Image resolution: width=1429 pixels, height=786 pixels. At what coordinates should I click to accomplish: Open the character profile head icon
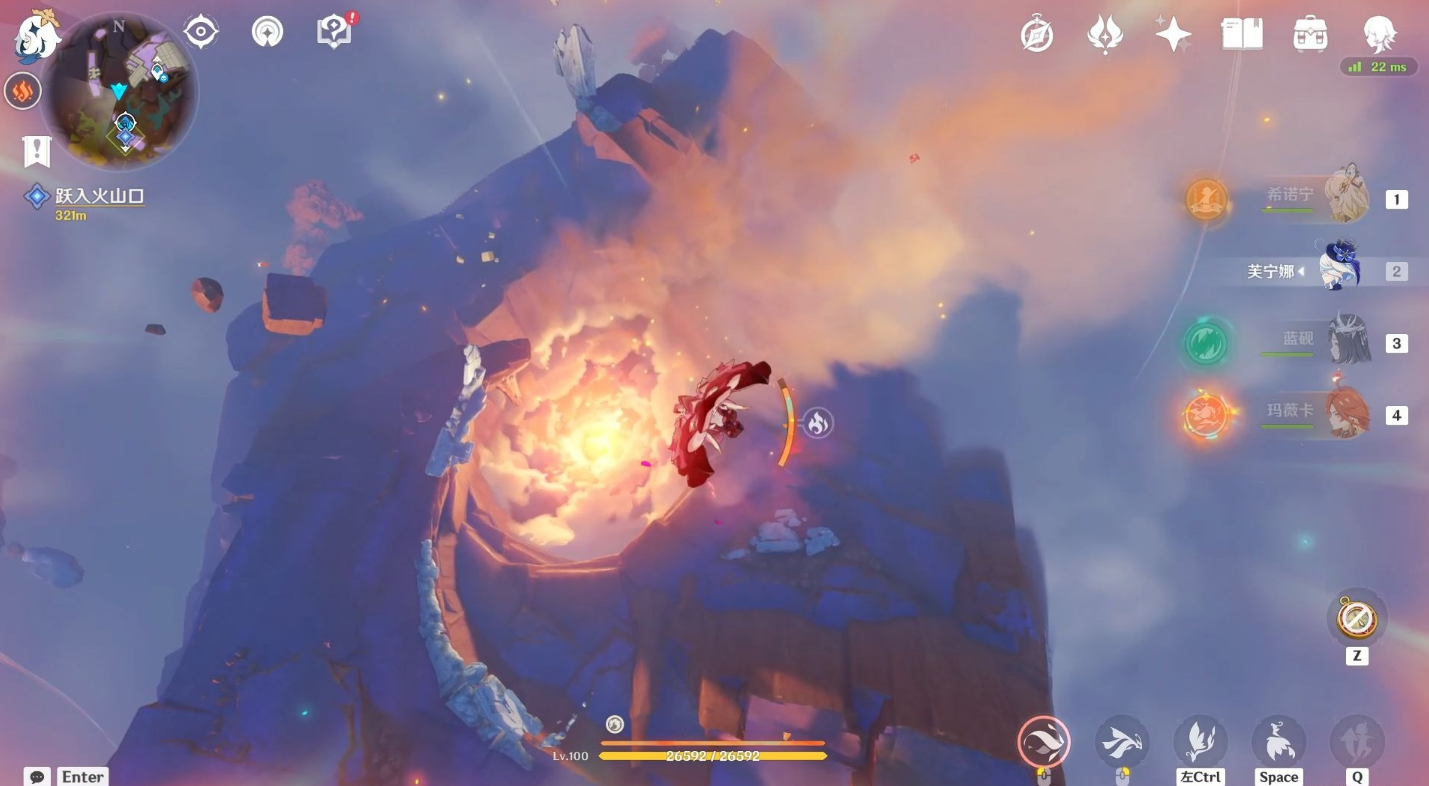[1379, 34]
